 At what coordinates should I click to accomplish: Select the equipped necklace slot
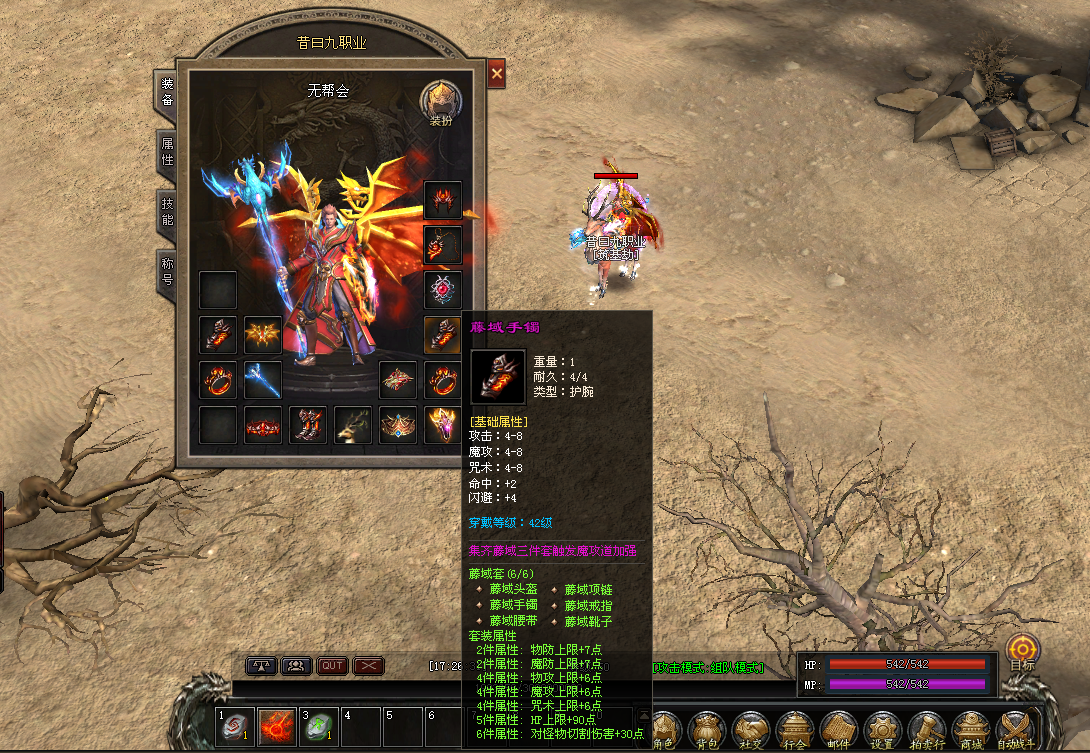click(442, 245)
